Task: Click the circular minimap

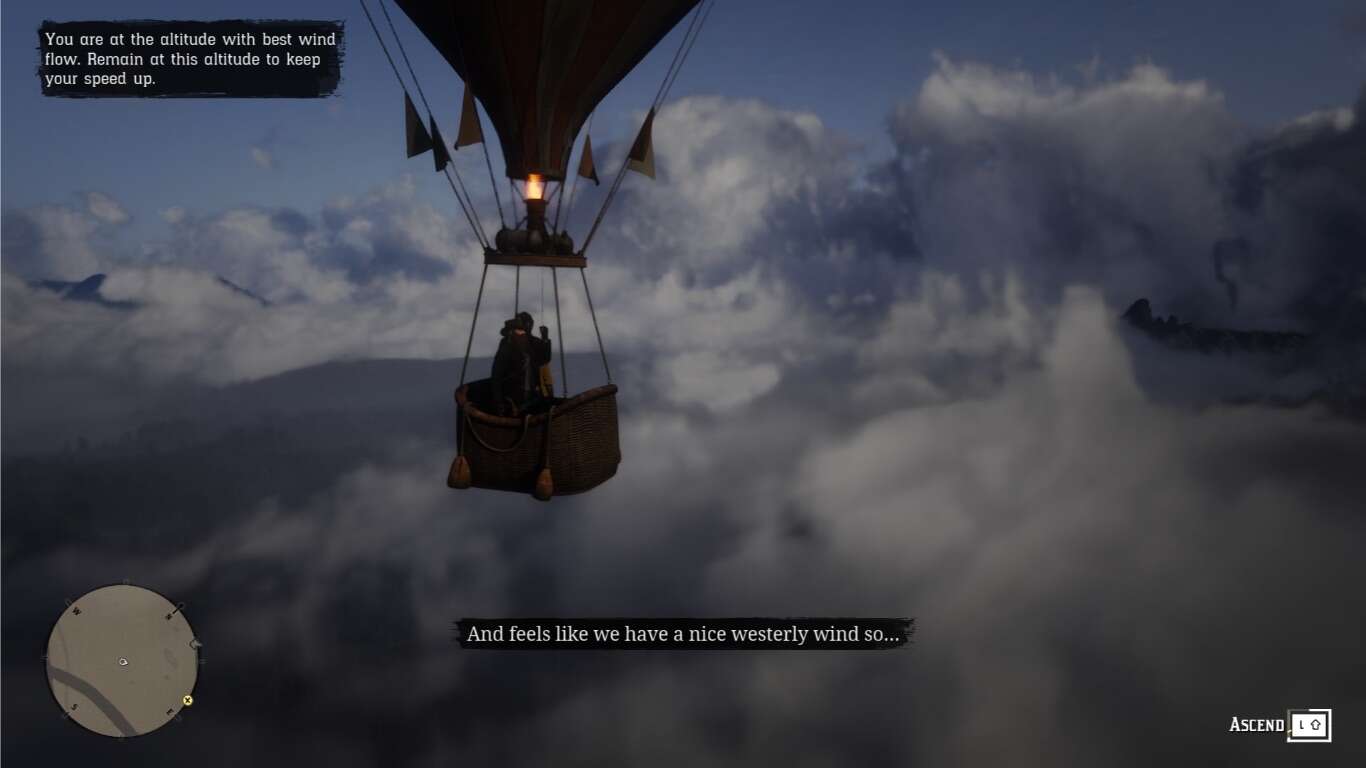Action: 122,661
